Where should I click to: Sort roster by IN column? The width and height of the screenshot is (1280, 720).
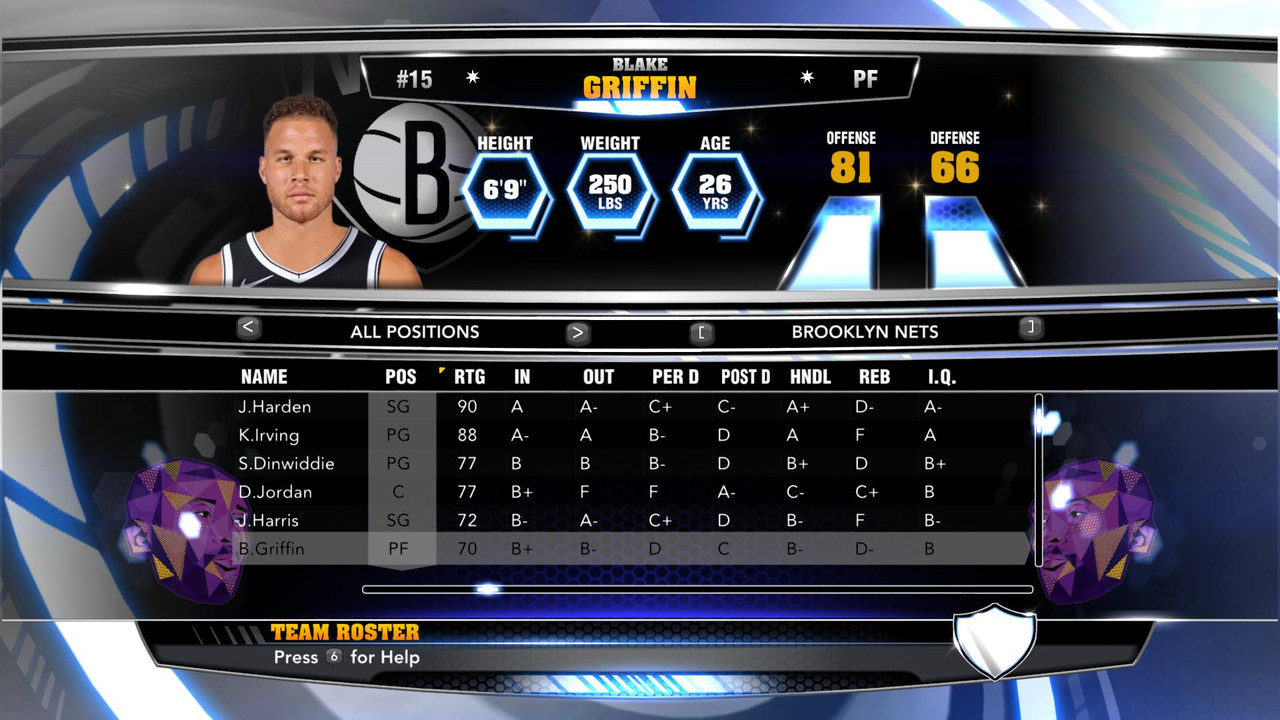click(x=522, y=377)
